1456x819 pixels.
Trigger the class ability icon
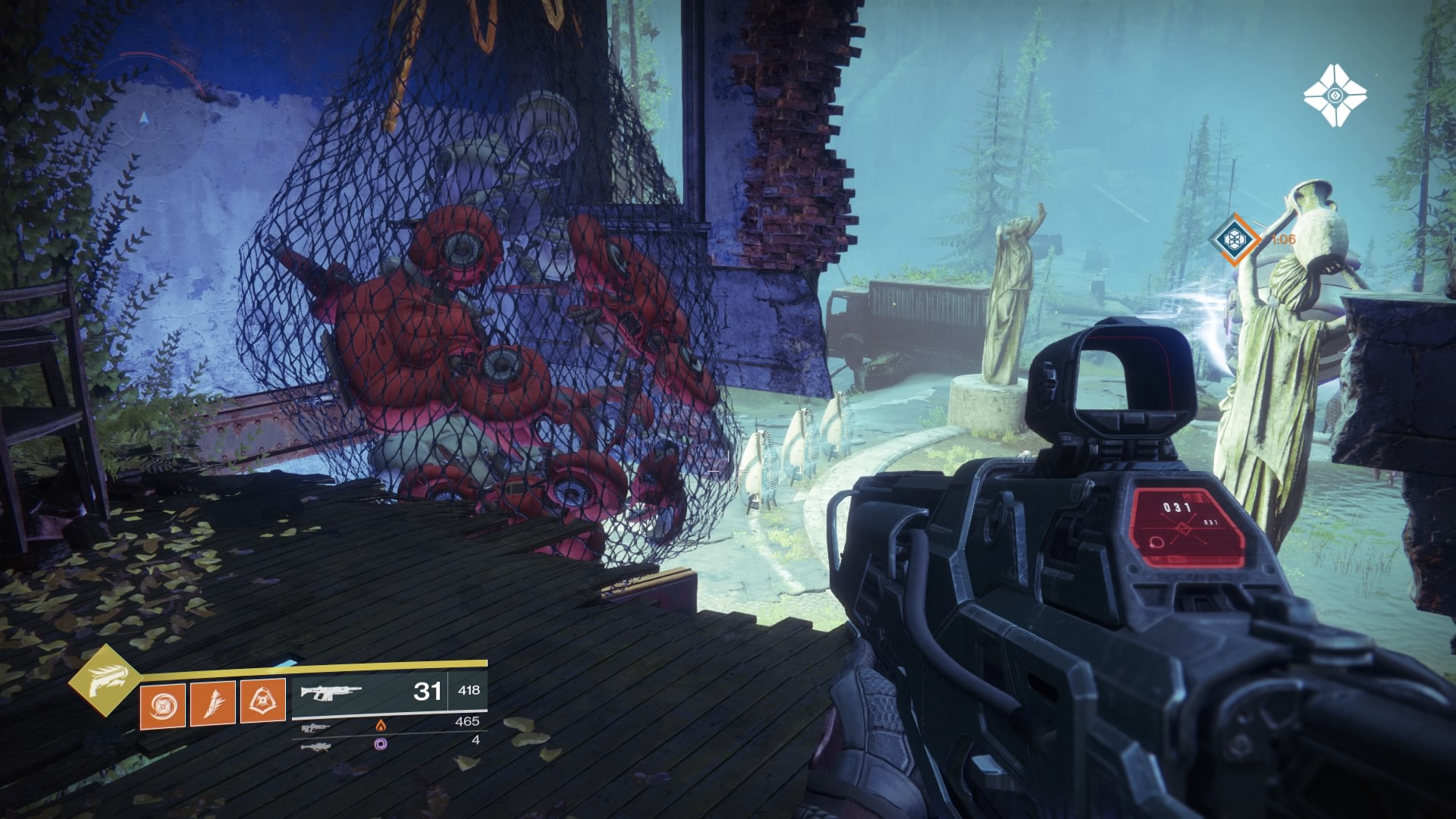[263, 703]
